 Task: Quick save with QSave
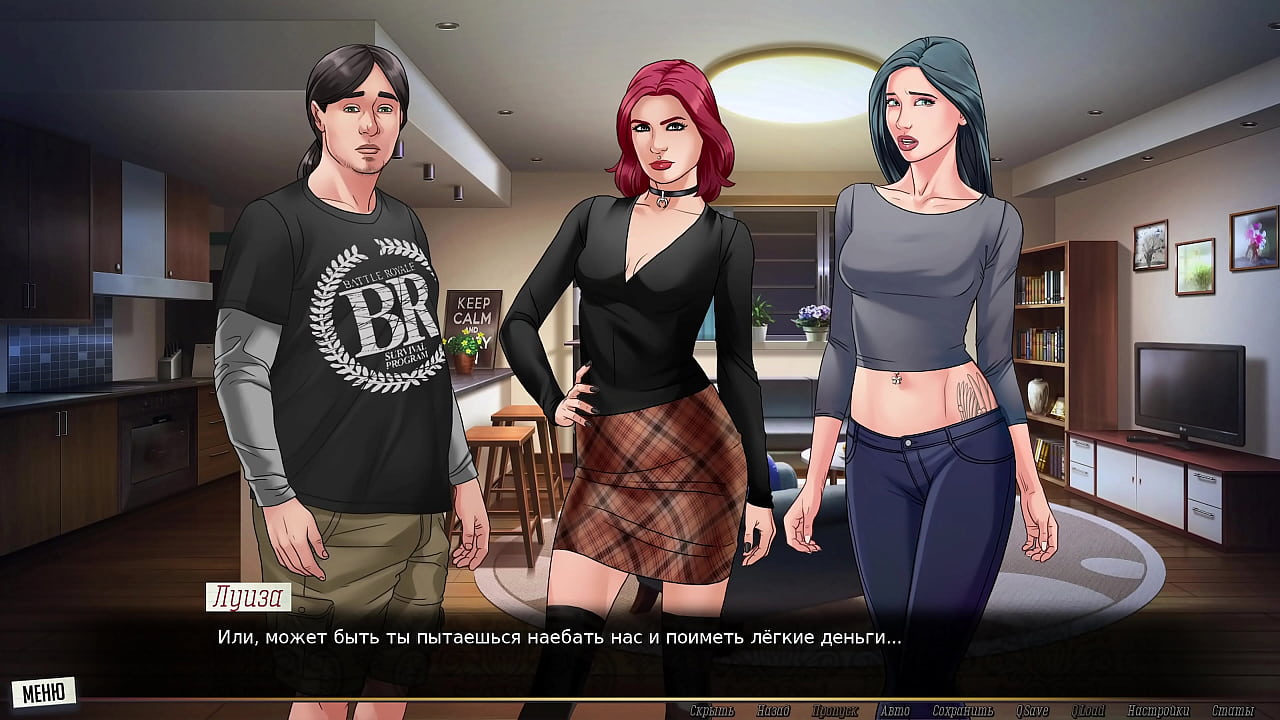[x=1031, y=711]
